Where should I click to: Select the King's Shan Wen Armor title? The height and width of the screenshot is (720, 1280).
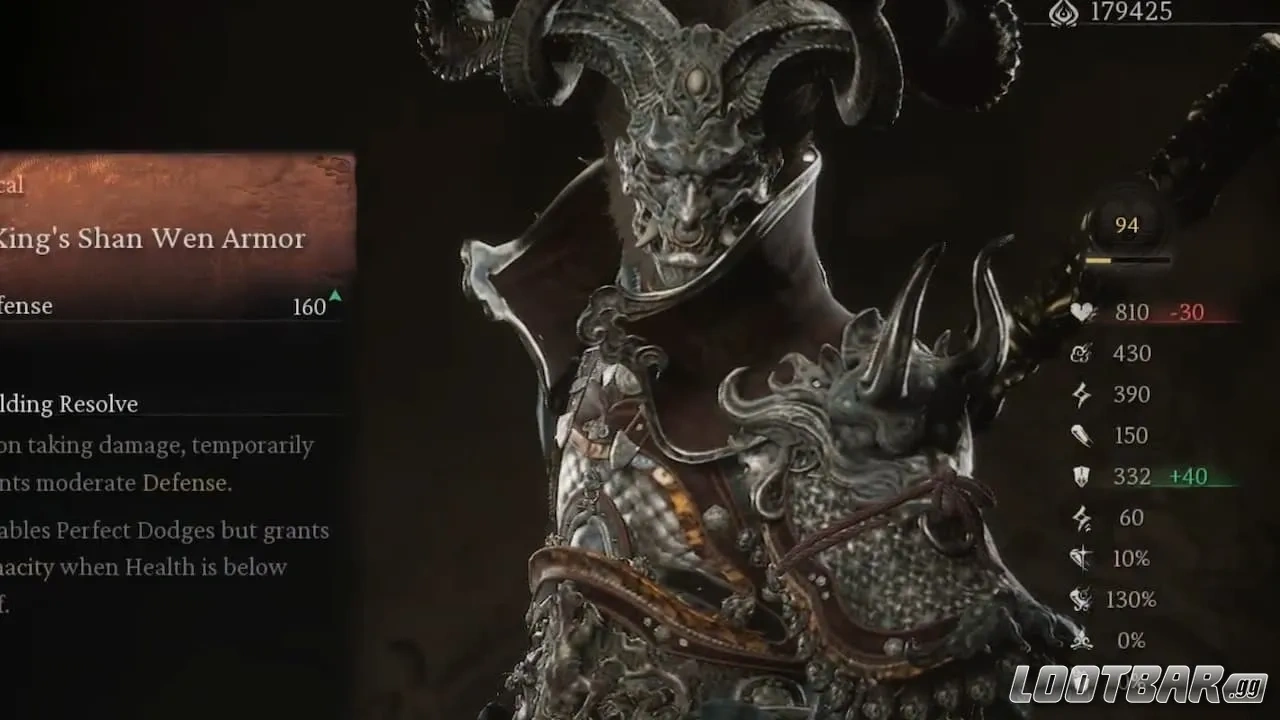pos(152,238)
